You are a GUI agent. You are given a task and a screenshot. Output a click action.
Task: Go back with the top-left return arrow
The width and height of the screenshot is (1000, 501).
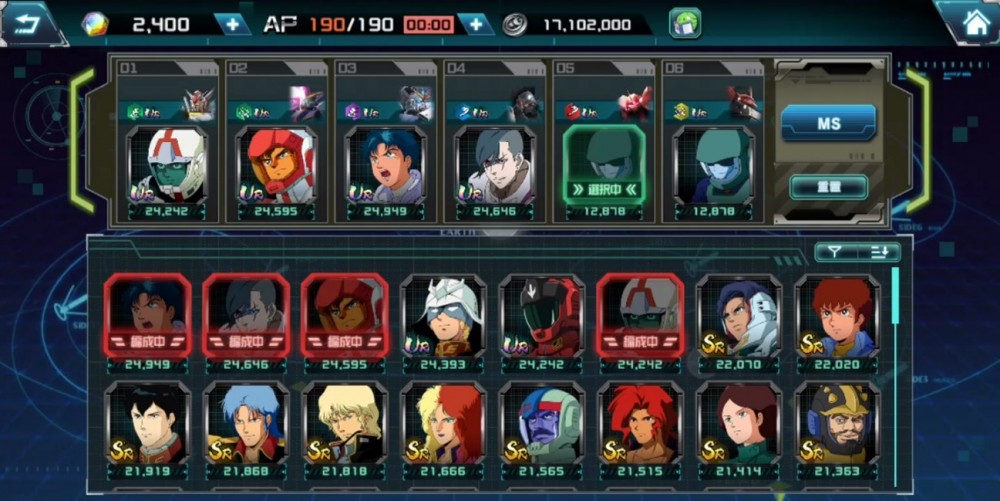point(30,22)
